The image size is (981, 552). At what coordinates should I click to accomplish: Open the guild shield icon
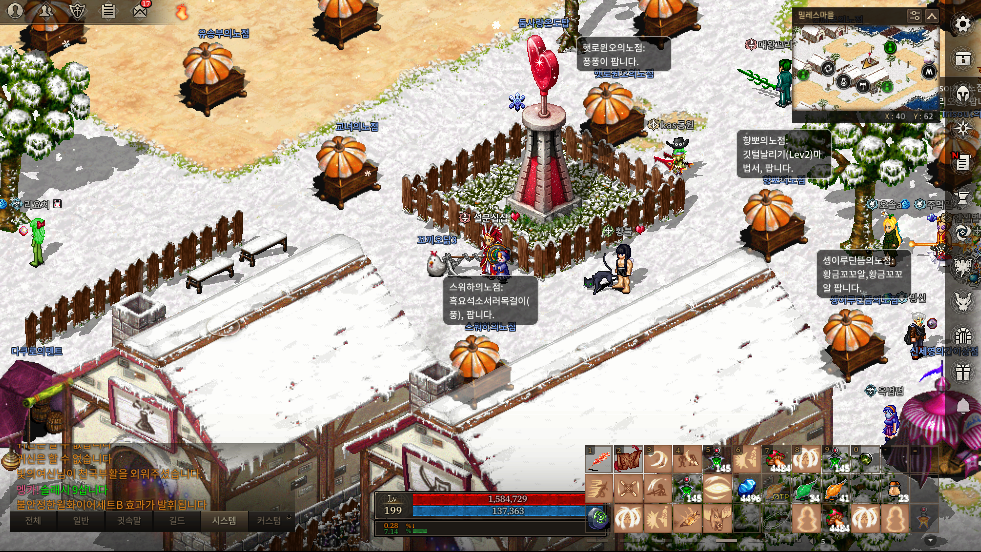pos(79,12)
